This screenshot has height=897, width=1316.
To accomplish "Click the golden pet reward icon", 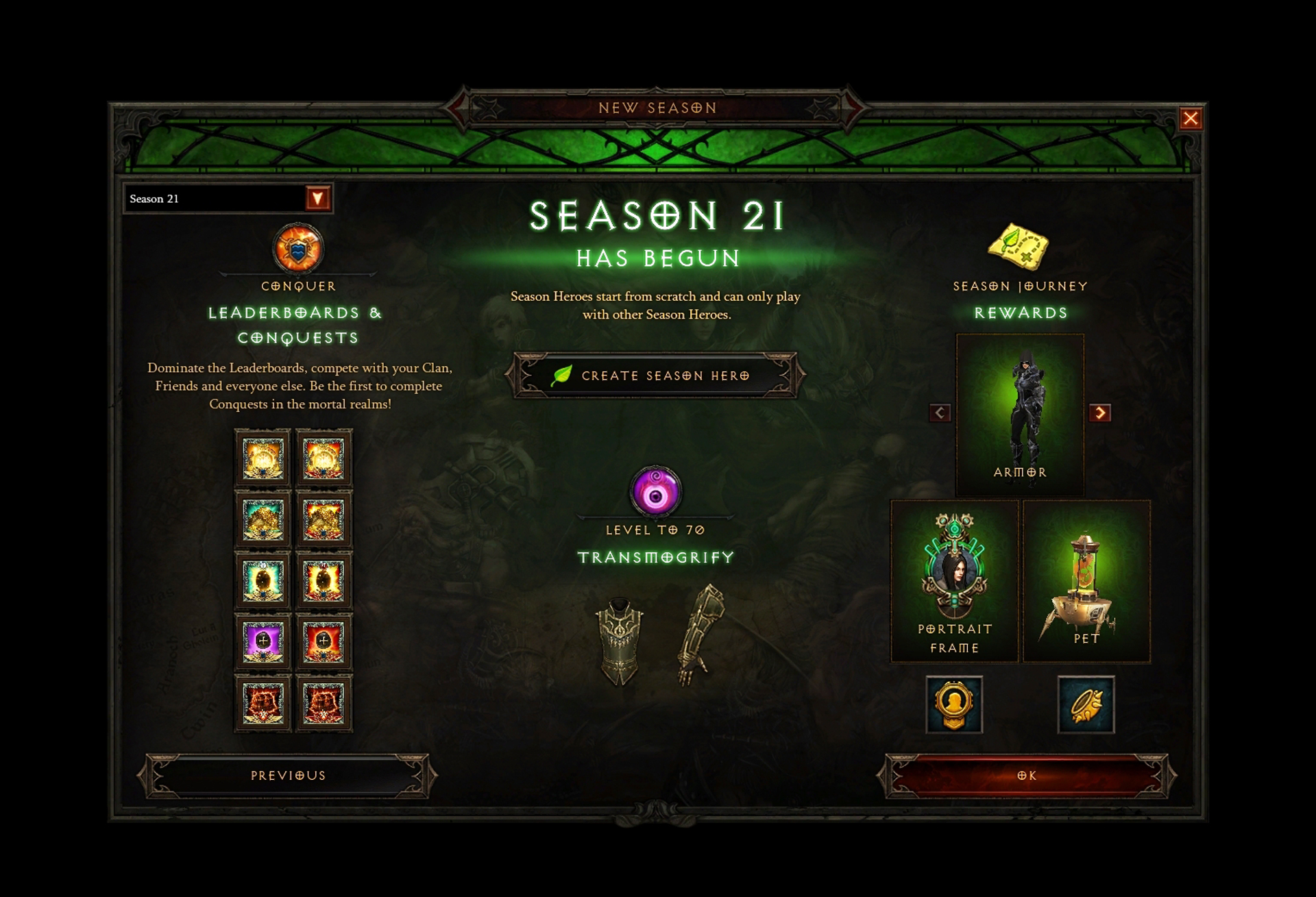I will (x=1086, y=702).
